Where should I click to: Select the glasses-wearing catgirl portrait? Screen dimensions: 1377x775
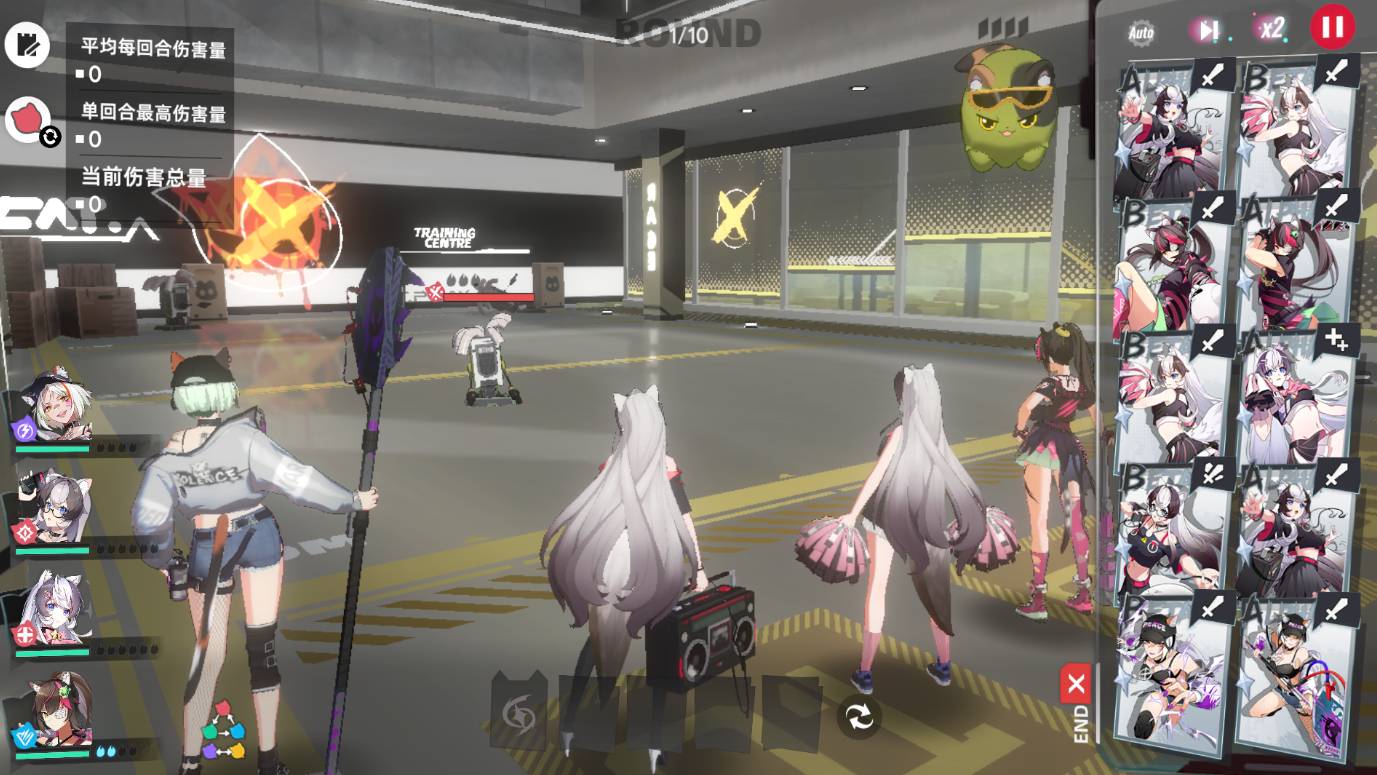point(57,509)
